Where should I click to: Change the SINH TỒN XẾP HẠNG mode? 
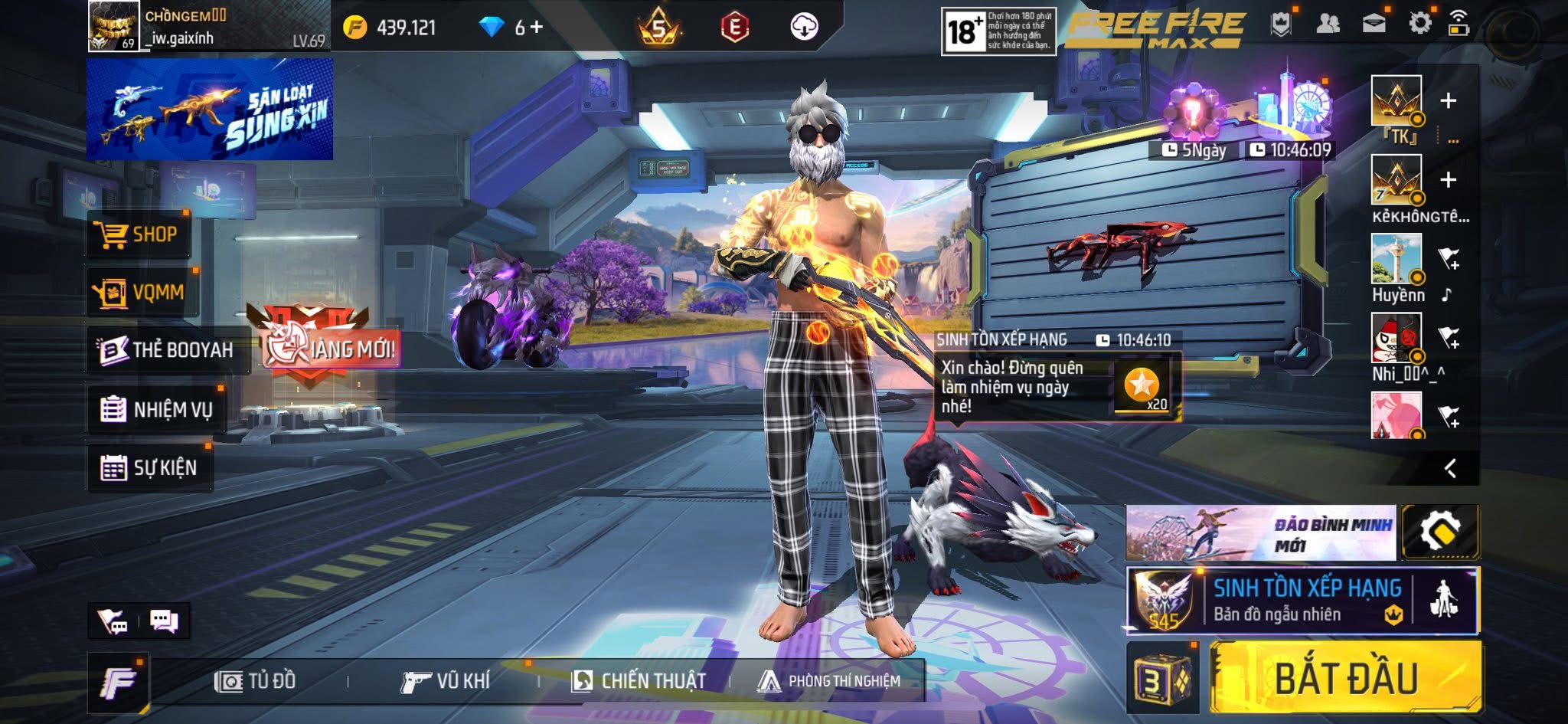point(1302,600)
